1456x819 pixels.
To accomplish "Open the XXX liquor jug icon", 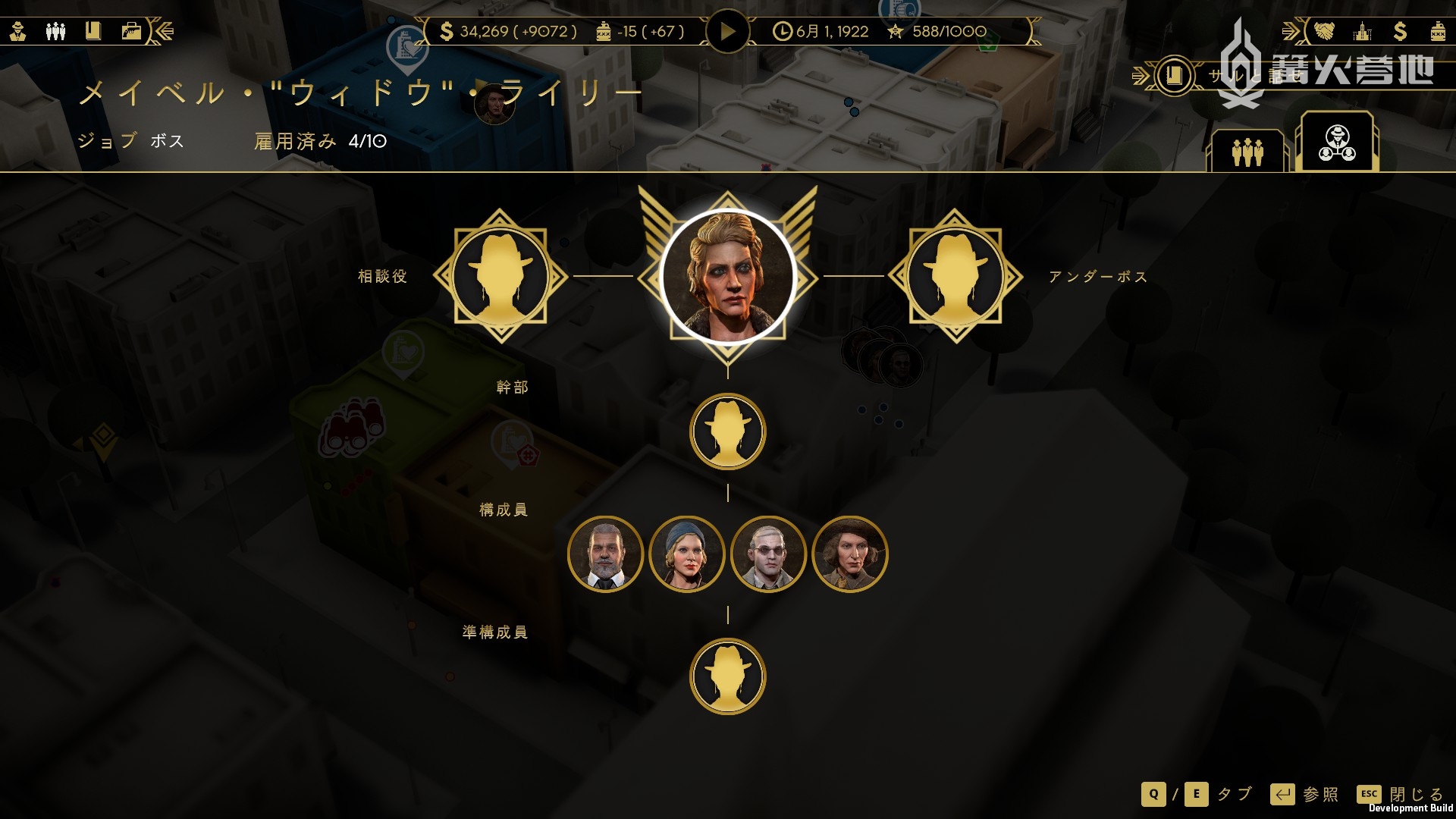I will click(x=1437, y=31).
